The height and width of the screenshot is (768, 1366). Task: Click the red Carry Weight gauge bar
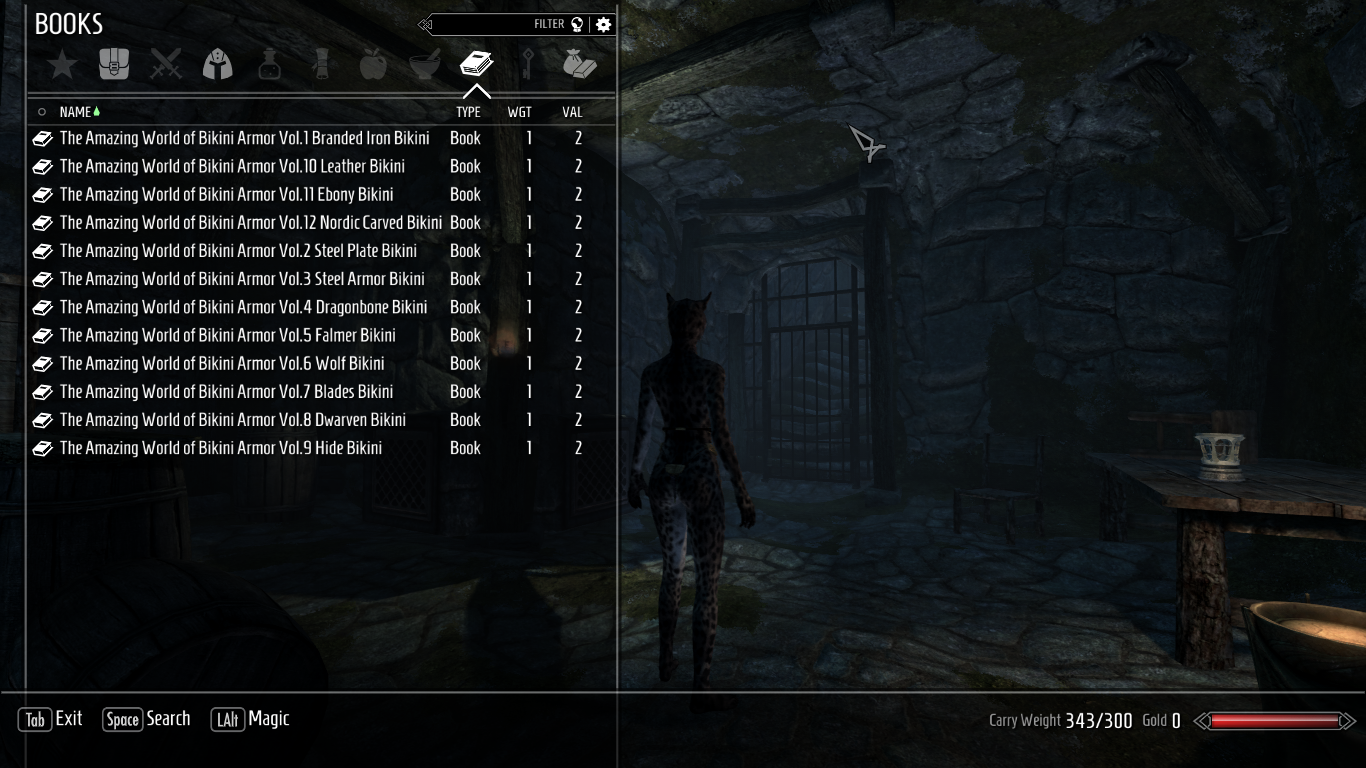[1277, 719]
